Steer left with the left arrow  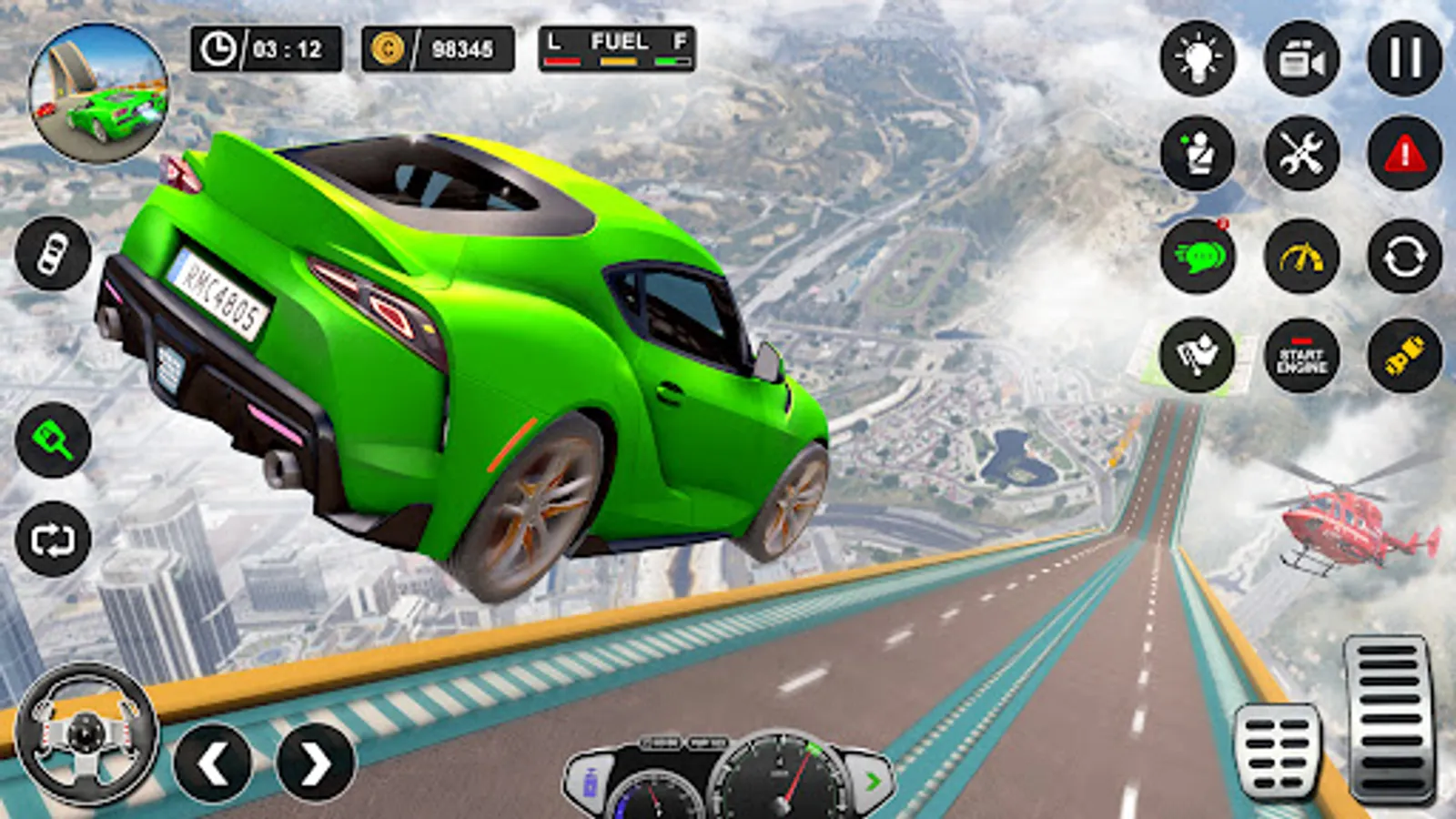[x=213, y=763]
